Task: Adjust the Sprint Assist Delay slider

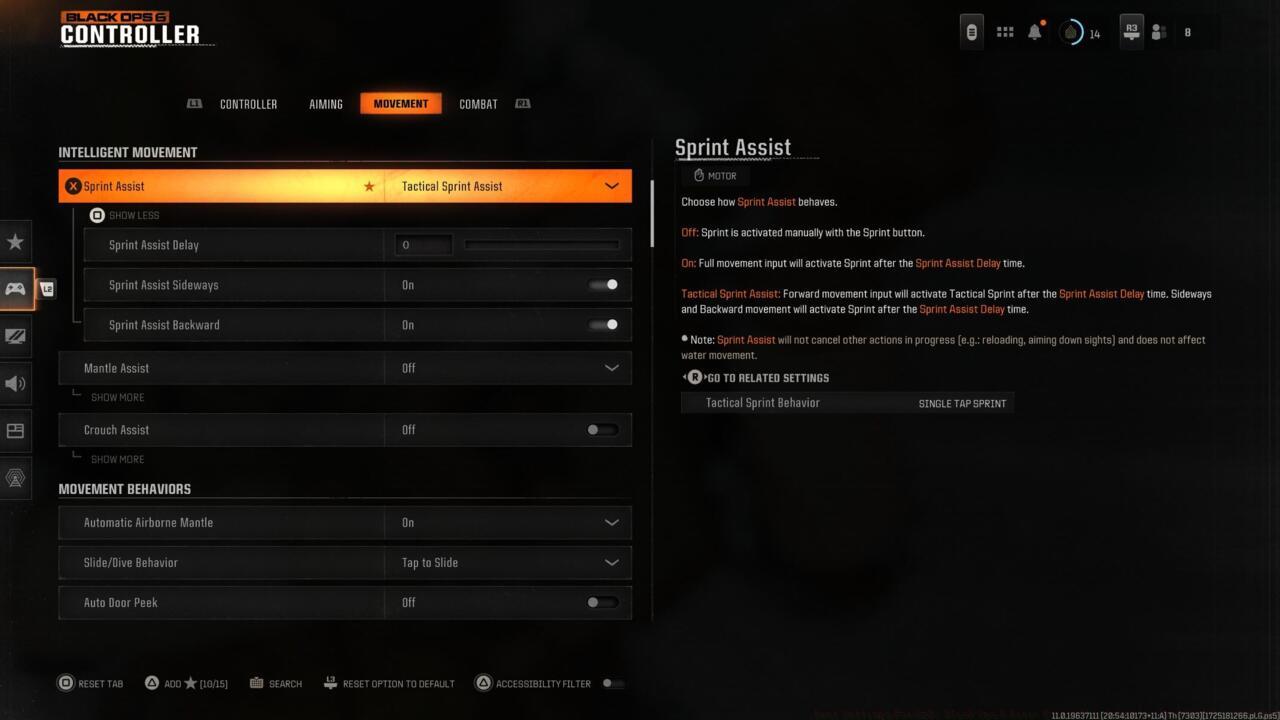Action: pyautogui.click(x=542, y=244)
